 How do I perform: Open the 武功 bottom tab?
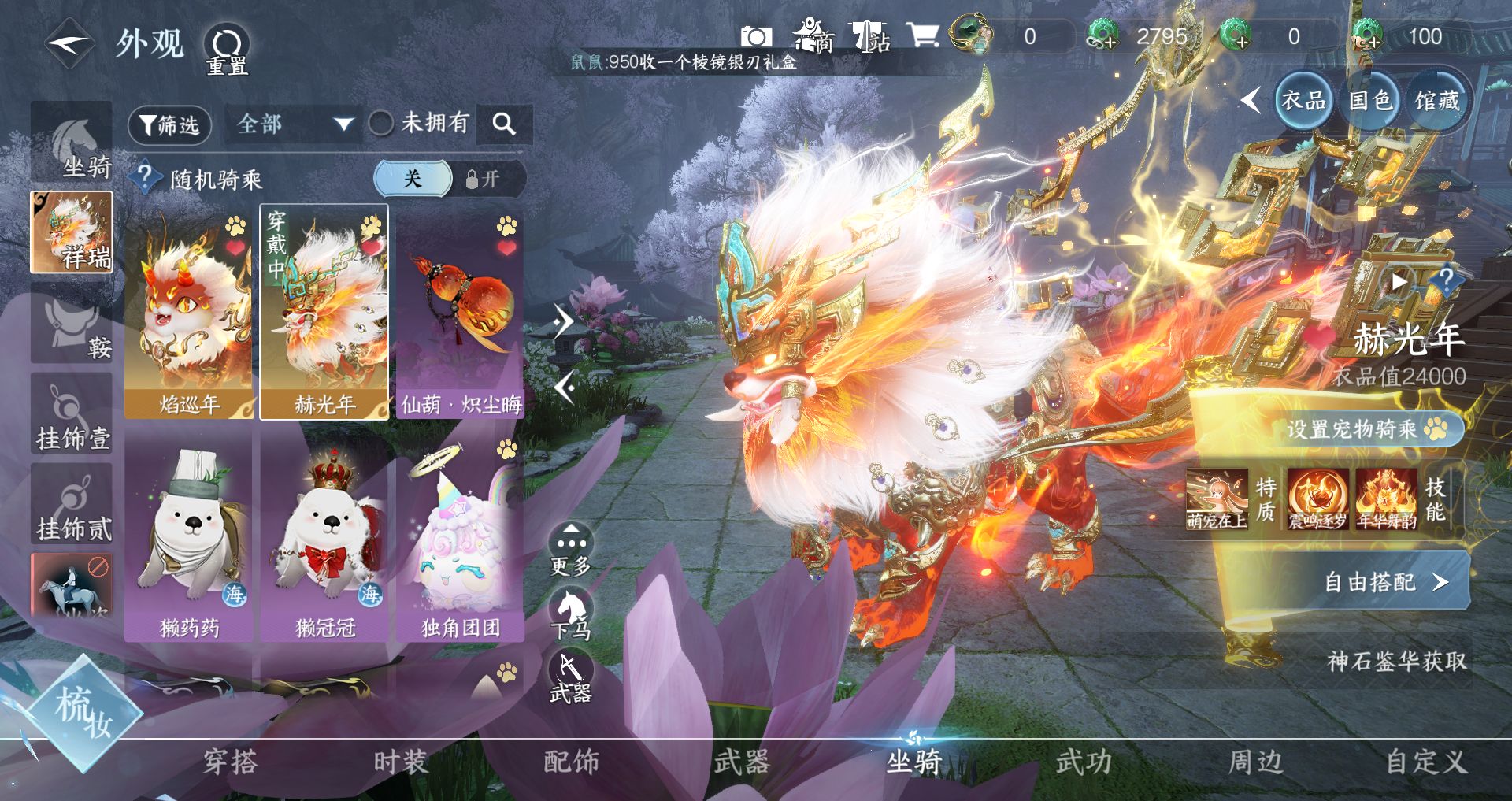click(x=1084, y=762)
